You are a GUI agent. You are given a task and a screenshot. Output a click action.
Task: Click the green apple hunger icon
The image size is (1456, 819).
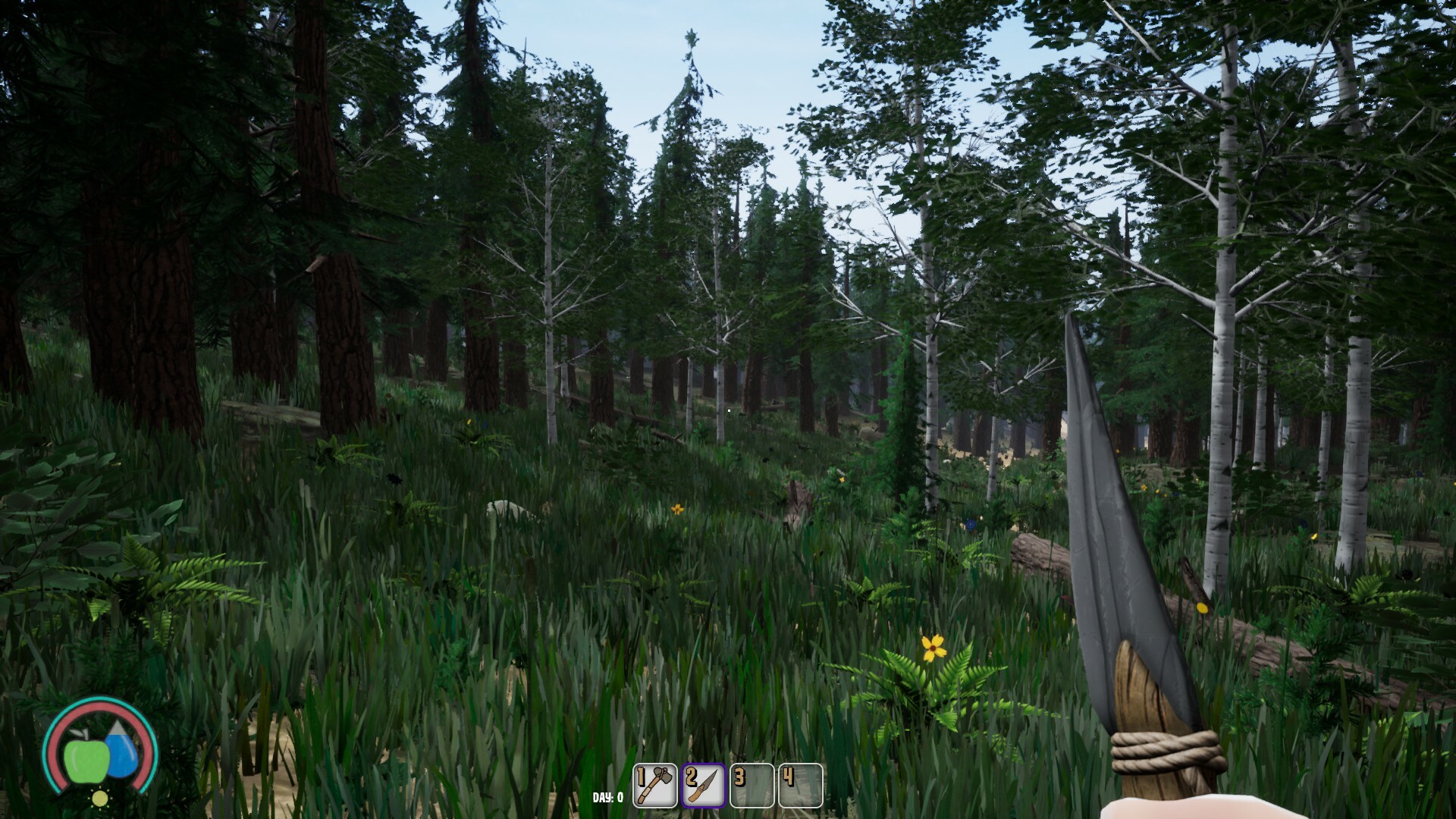click(x=86, y=760)
